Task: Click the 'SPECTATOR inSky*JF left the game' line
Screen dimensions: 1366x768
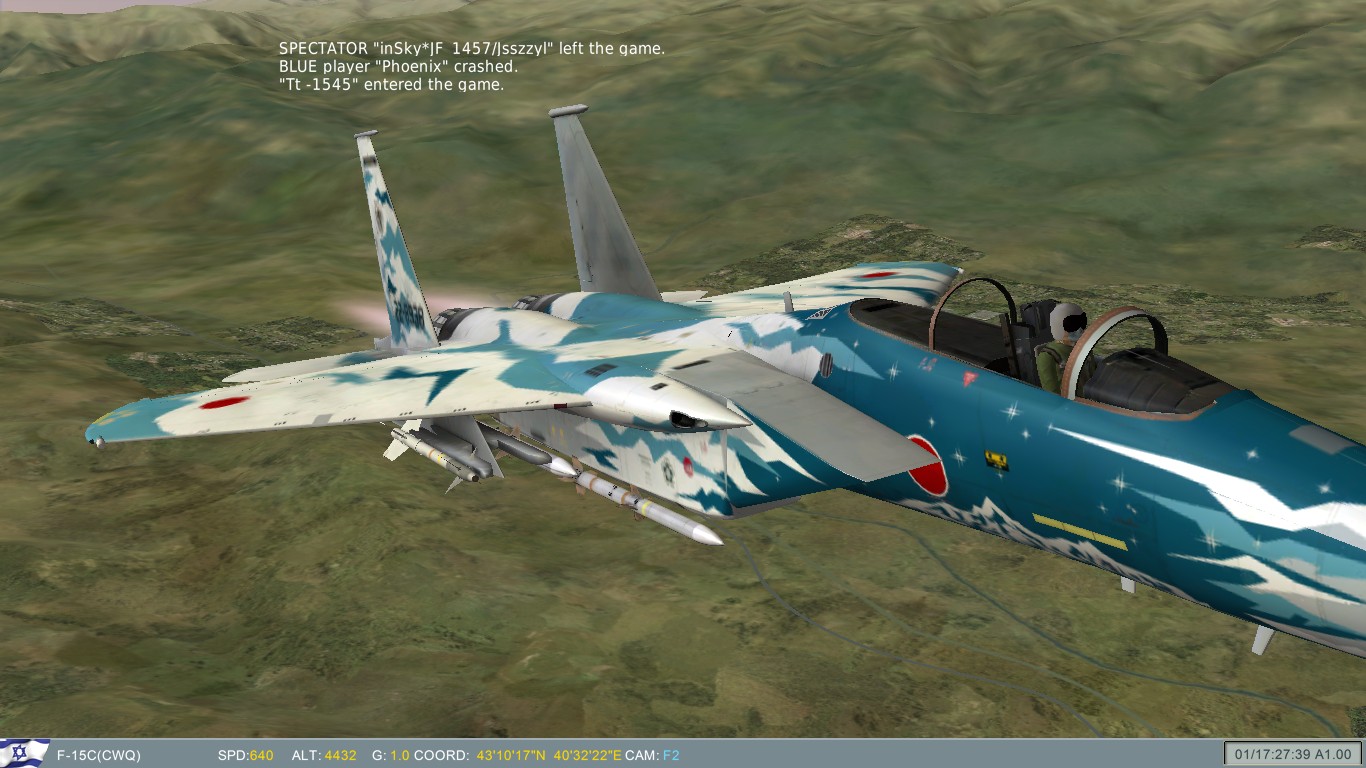Action: click(x=473, y=46)
